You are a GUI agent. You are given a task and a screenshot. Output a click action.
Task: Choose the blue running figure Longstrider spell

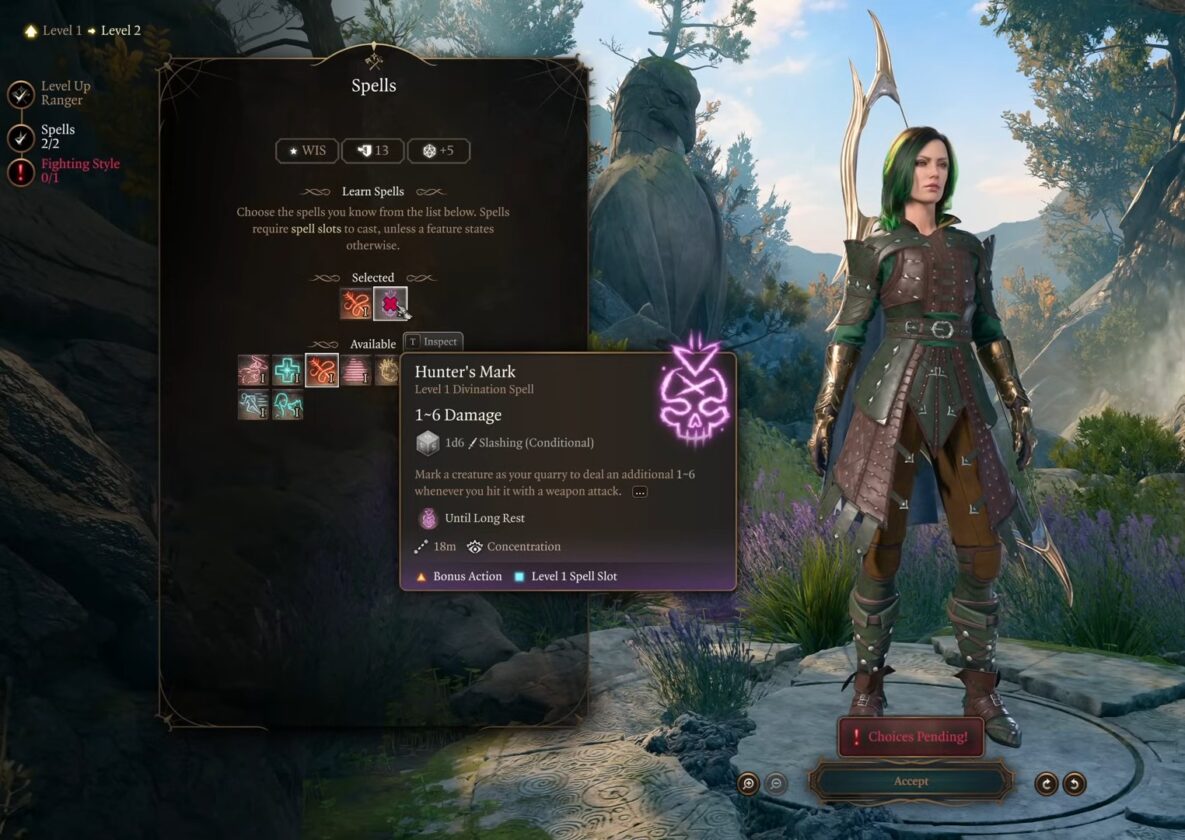tap(253, 405)
